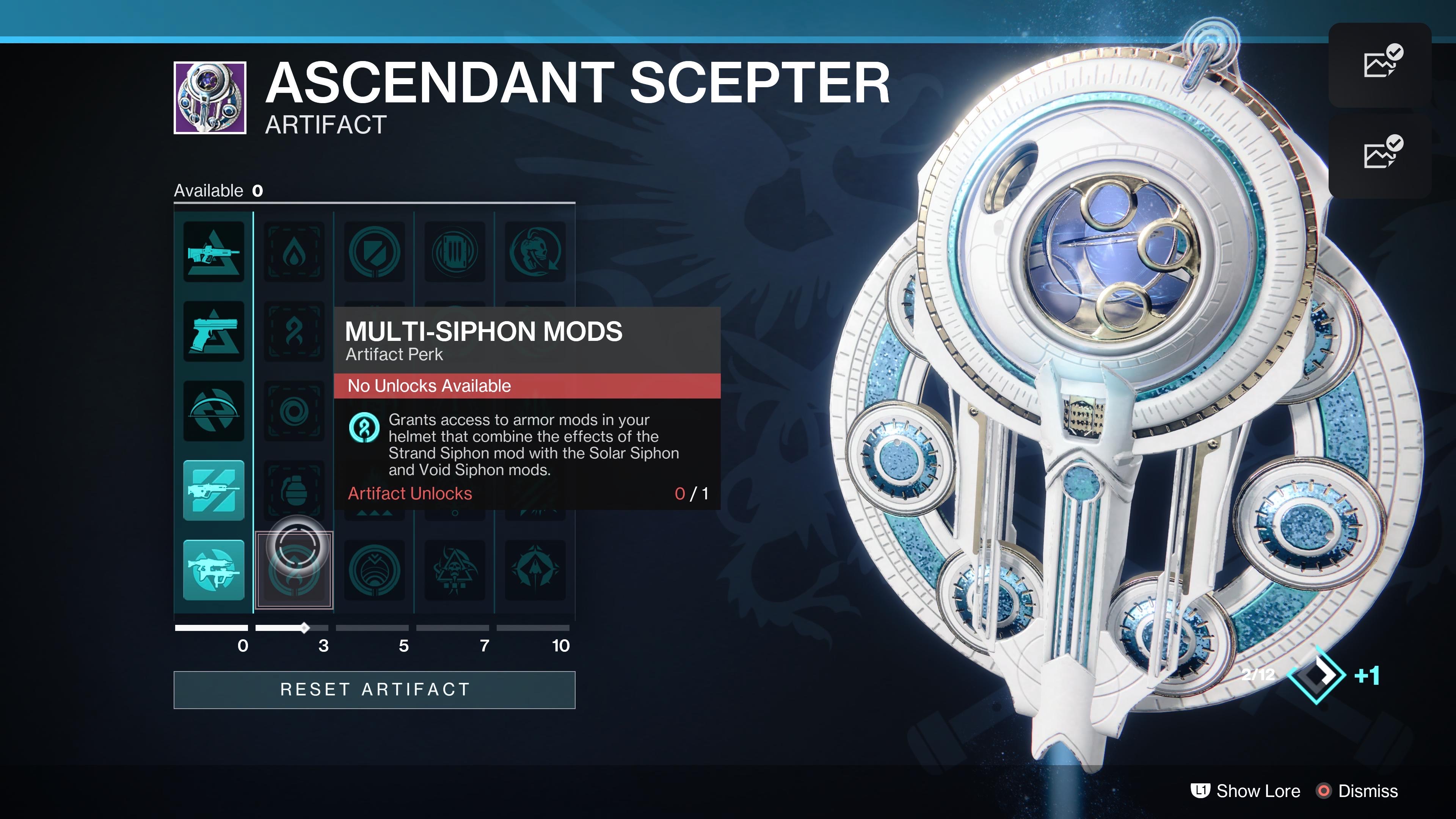The height and width of the screenshot is (819, 1456).
Task: Select the pulse rifle artifact perk
Action: pyautogui.click(x=213, y=252)
